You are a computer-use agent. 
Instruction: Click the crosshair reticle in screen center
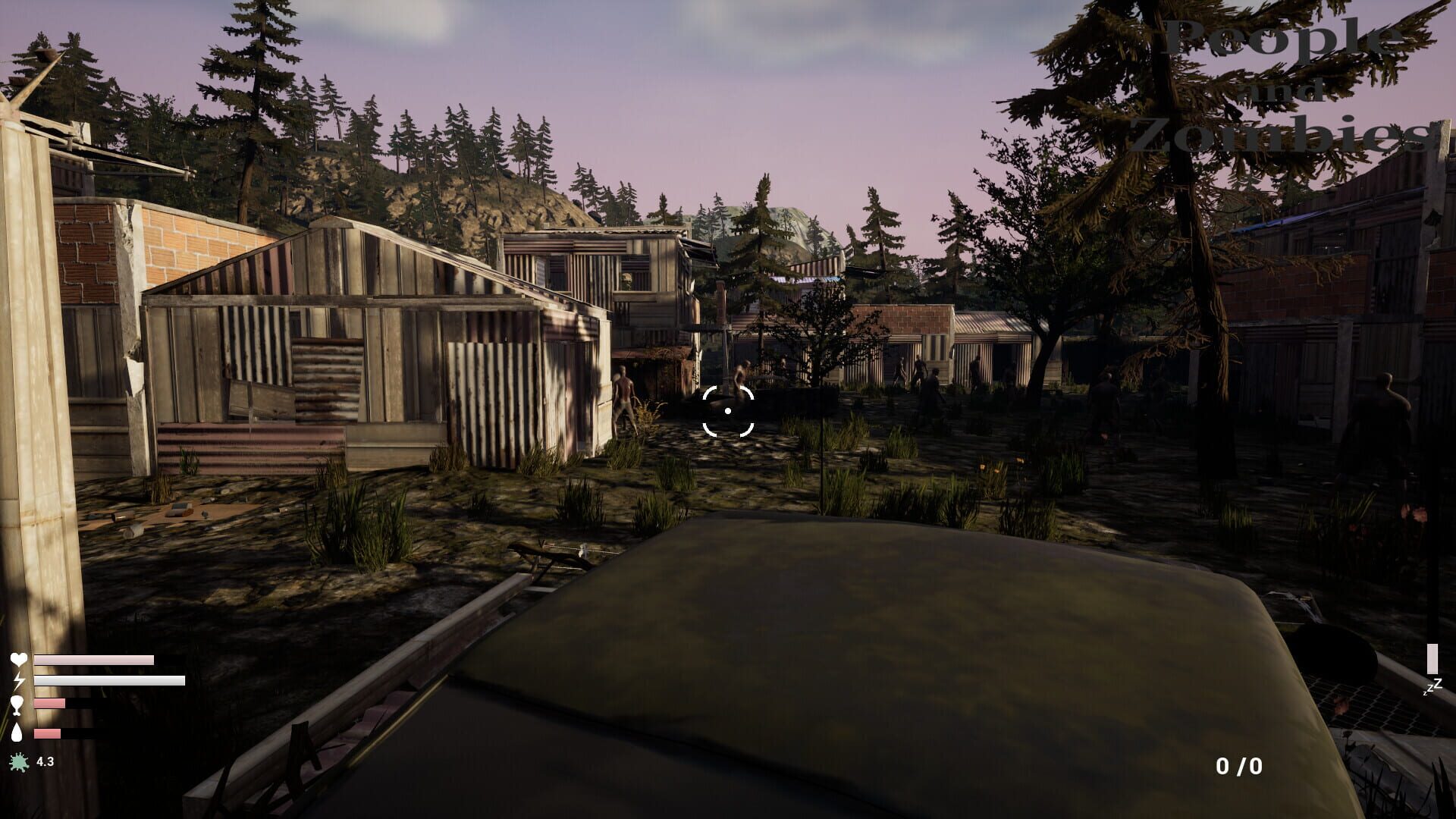click(x=728, y=409)
